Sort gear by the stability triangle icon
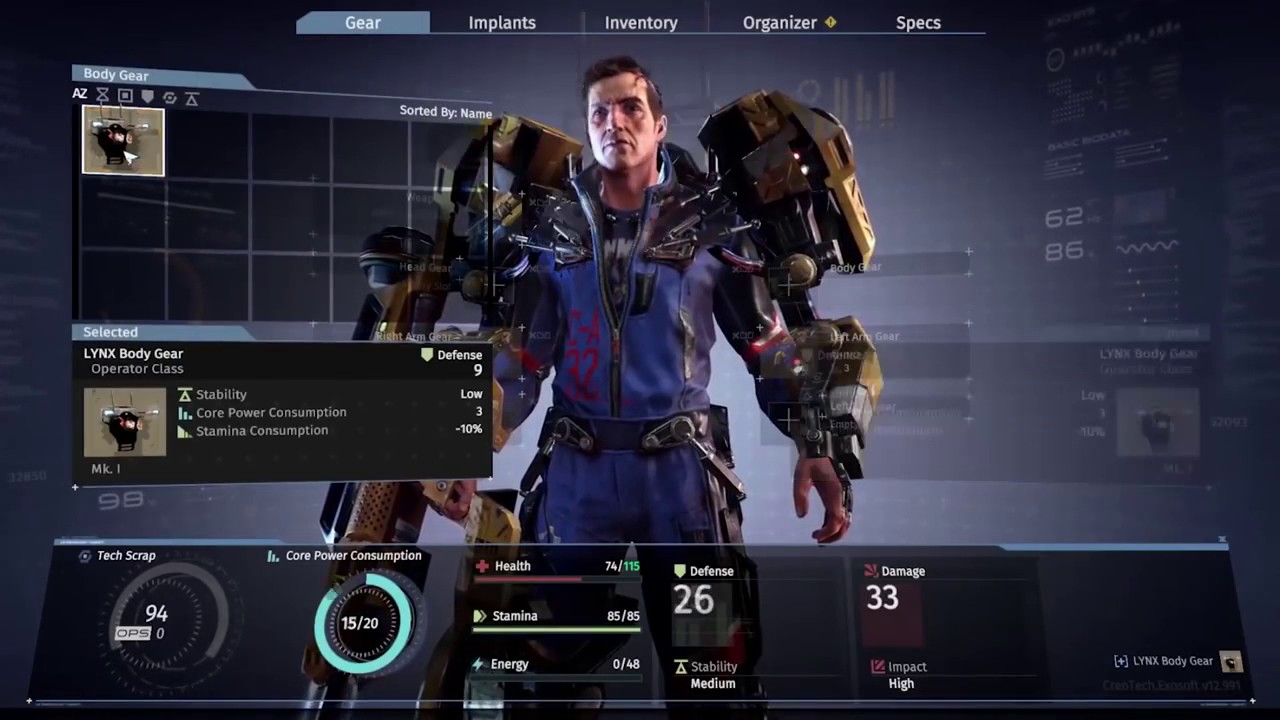The image size is (1280, 720). (192, 98)
